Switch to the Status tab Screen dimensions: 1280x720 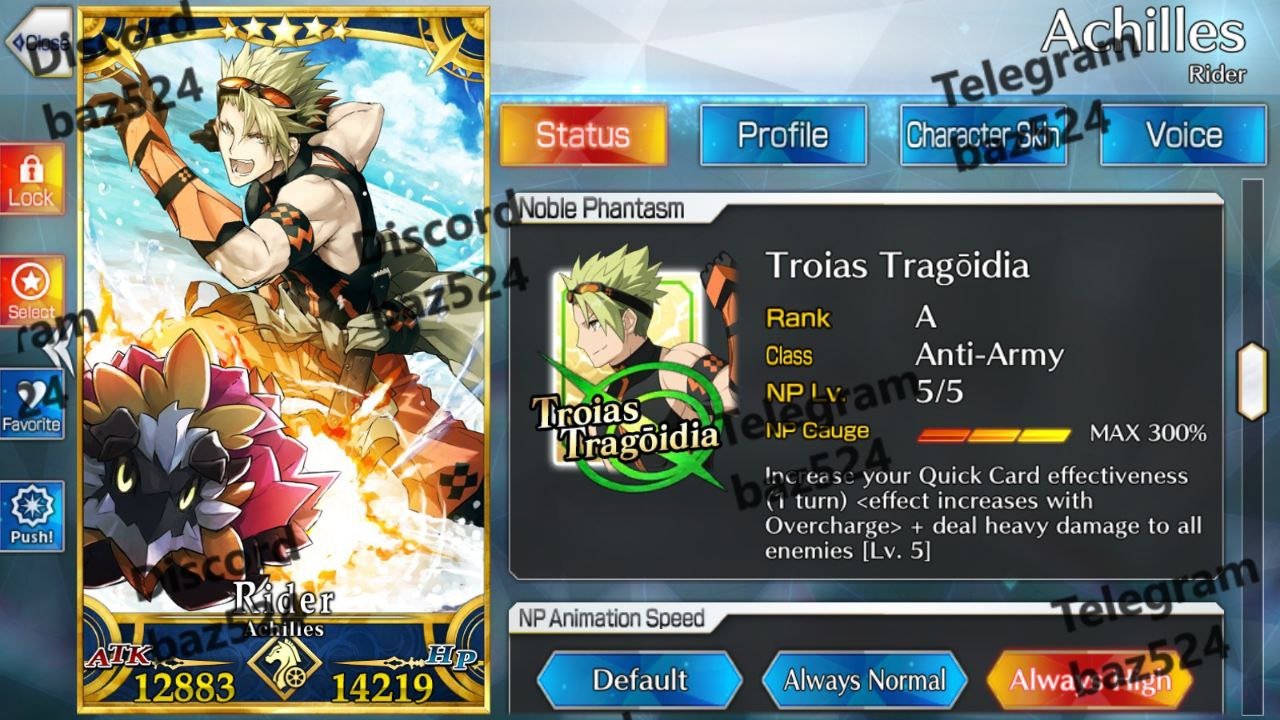pyautogui.click(x=583, y=135)
